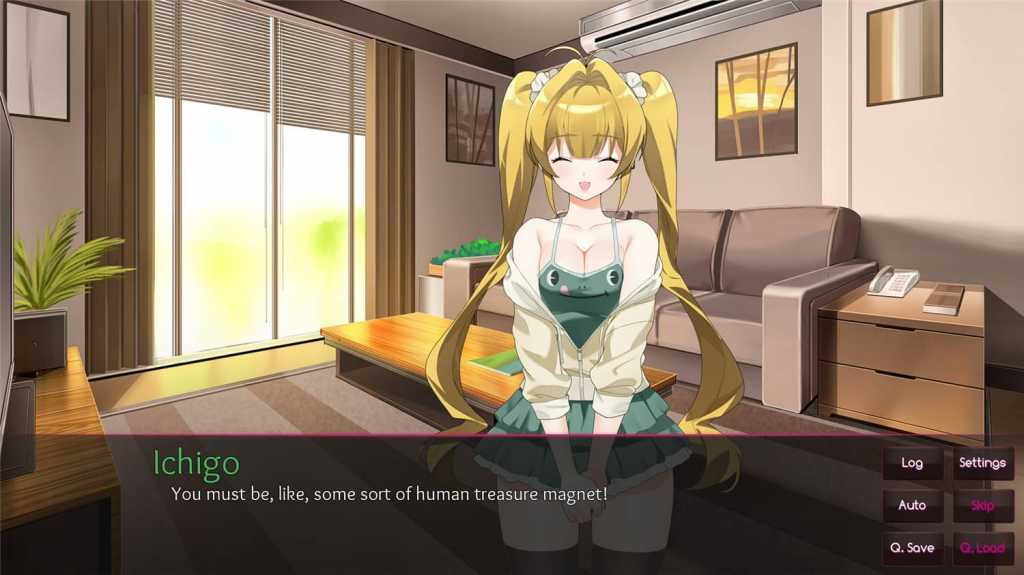Viewport: 1024px width, 575px height.
Task: Open the Settings menu
Action: click(x=982, y=463)
